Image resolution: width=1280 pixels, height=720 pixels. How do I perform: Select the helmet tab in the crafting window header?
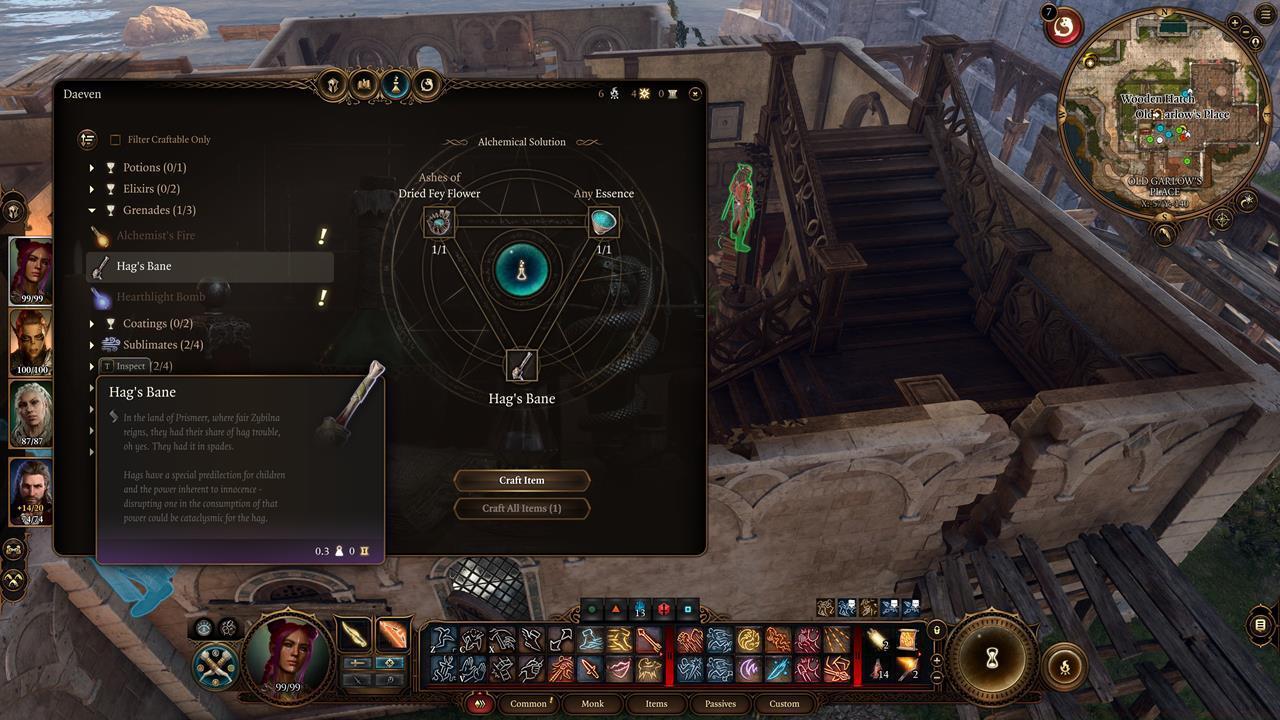(331, 86)
